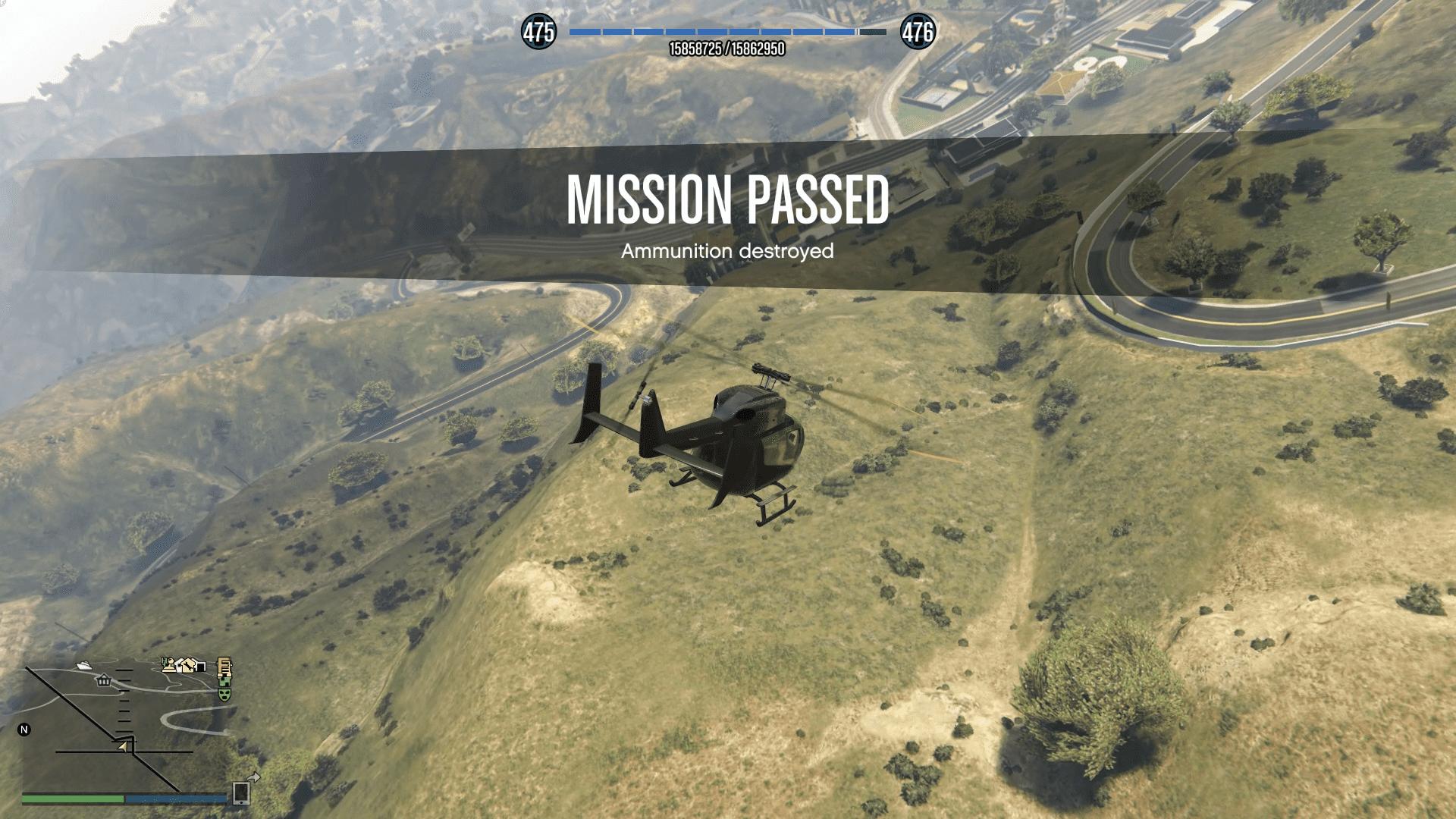Select the shopping basket store blip
This screenshot has width=1456, height=819.
104,680
